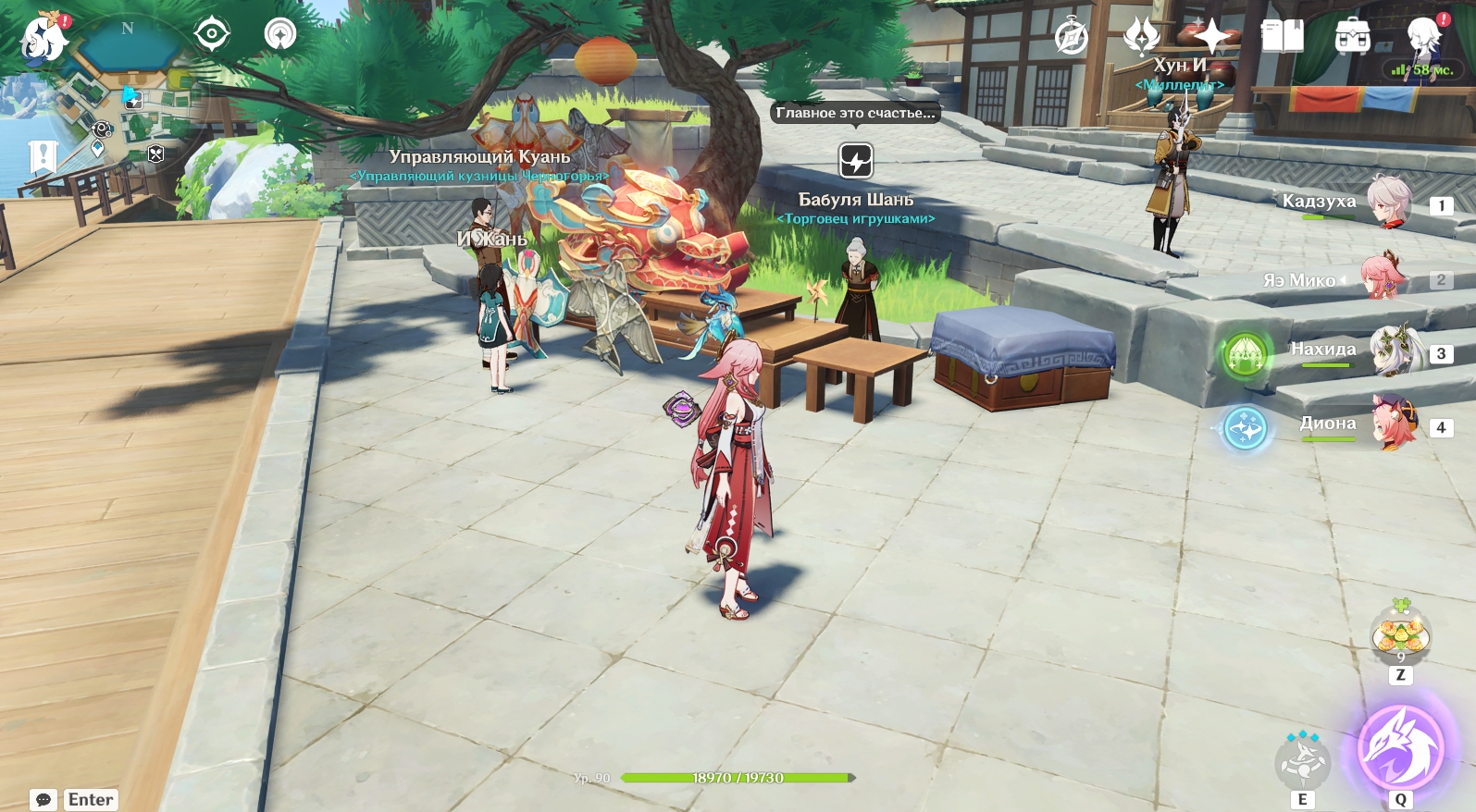Open the co-op character profile icon
The image size is (1476, 812).
(1420, 37)
